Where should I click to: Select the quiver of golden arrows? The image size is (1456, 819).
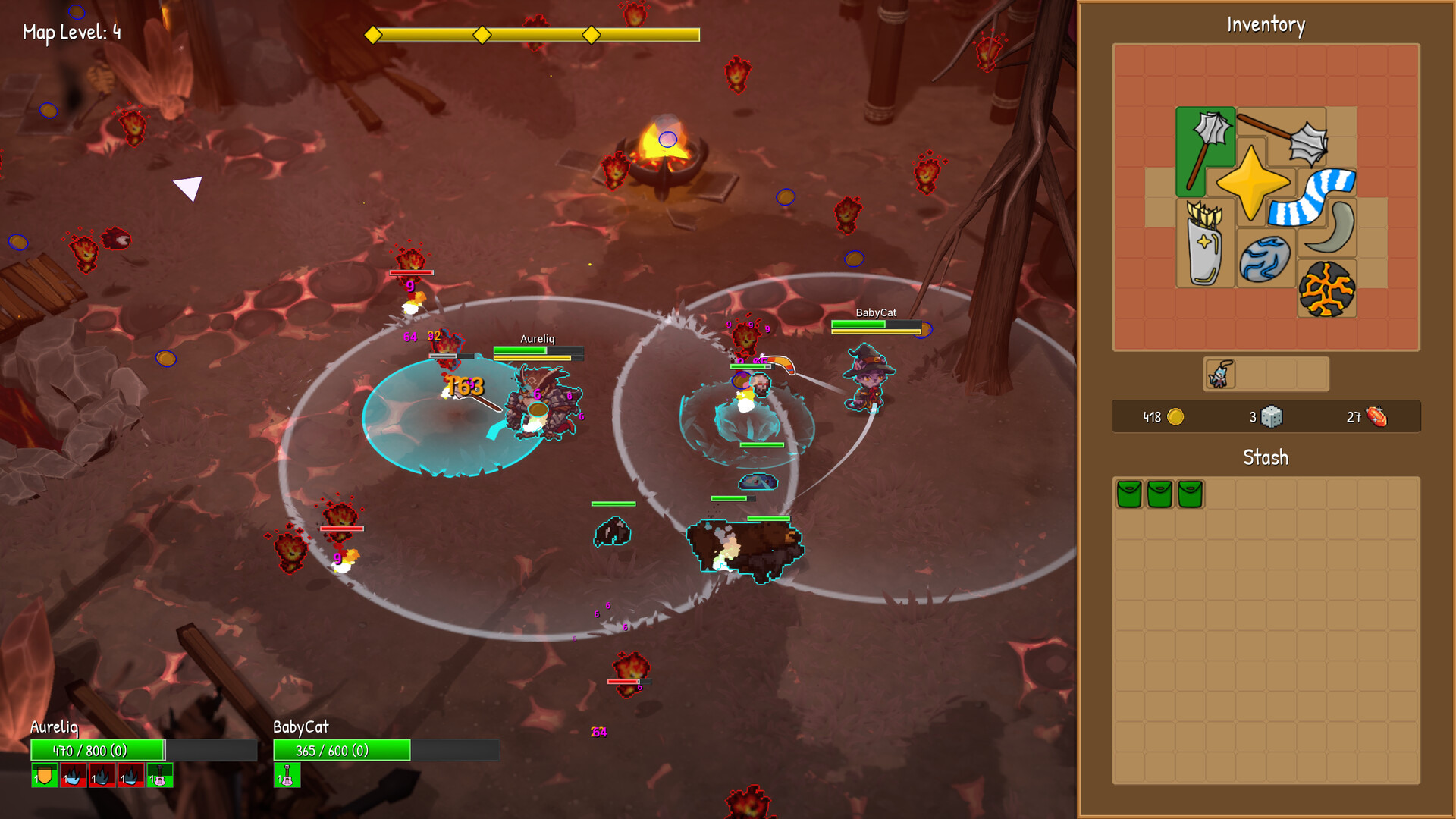click(1204, 244)
